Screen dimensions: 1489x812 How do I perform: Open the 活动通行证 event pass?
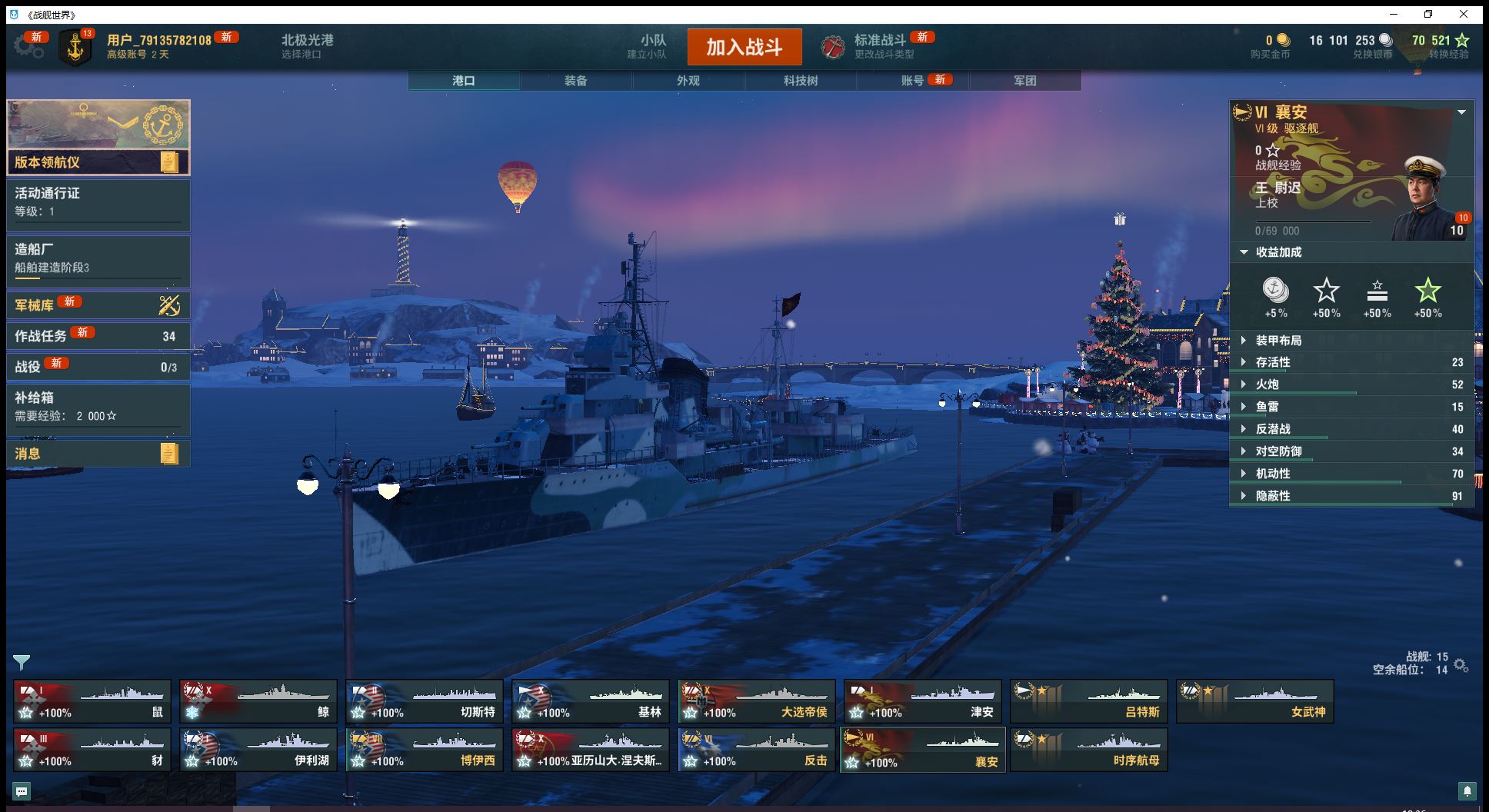point(98,202)
